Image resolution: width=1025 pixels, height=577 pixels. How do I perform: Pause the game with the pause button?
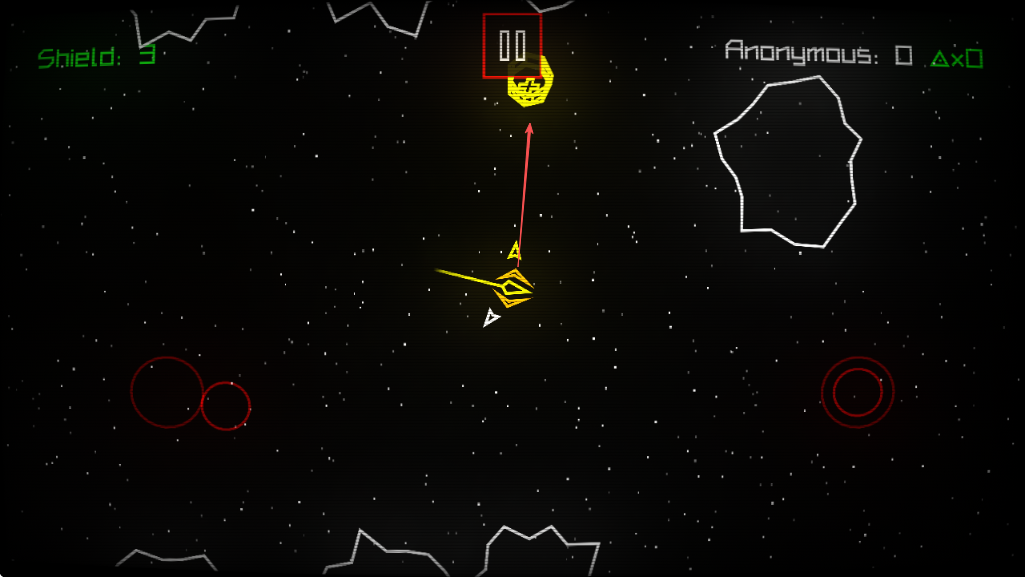click(x=512, y=46)
